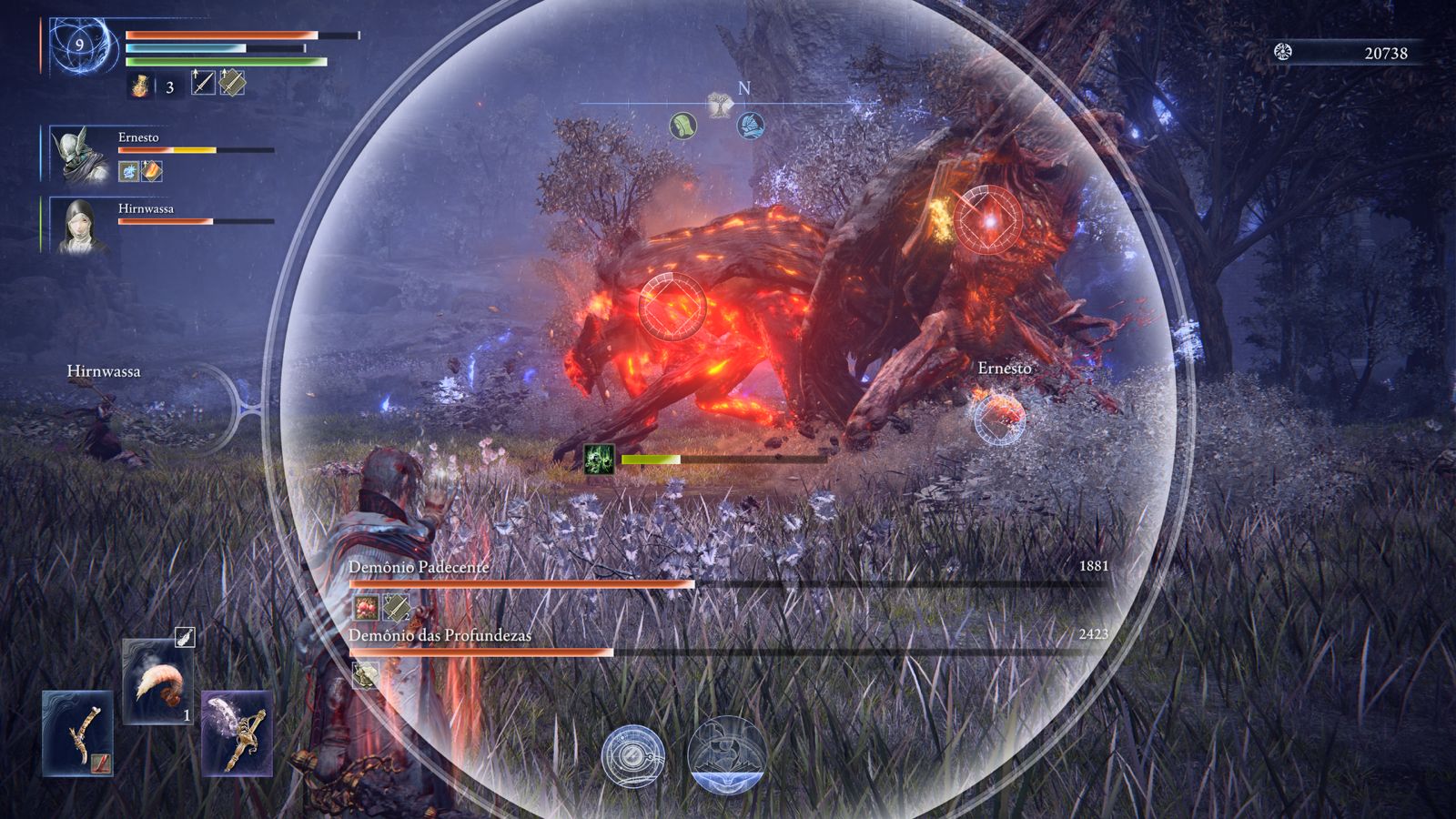Activate the ultimate art icon
1456x819 pixels.
pyautogui.click(x=725, y=755)
